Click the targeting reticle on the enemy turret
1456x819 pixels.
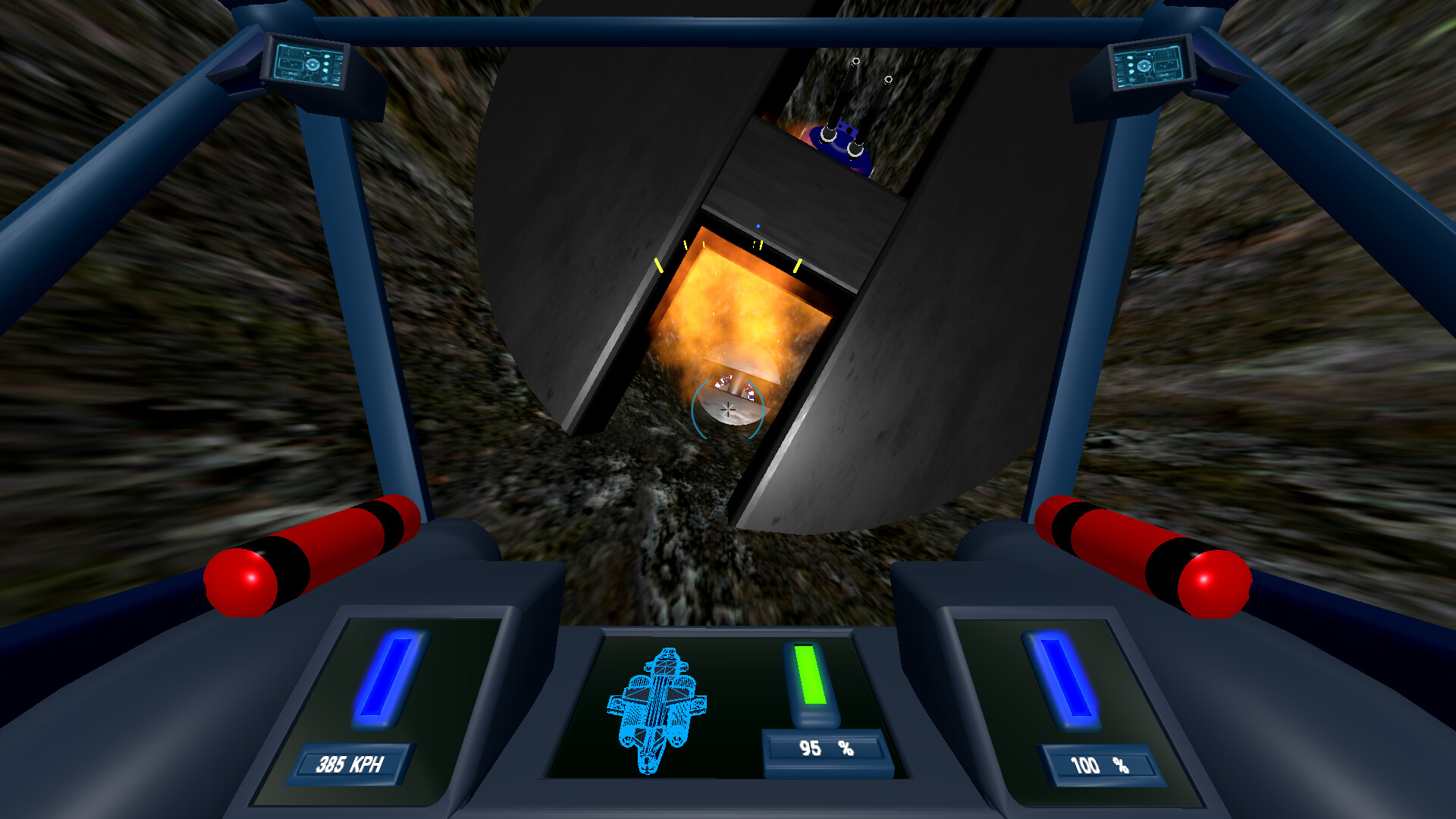point(726,411)
